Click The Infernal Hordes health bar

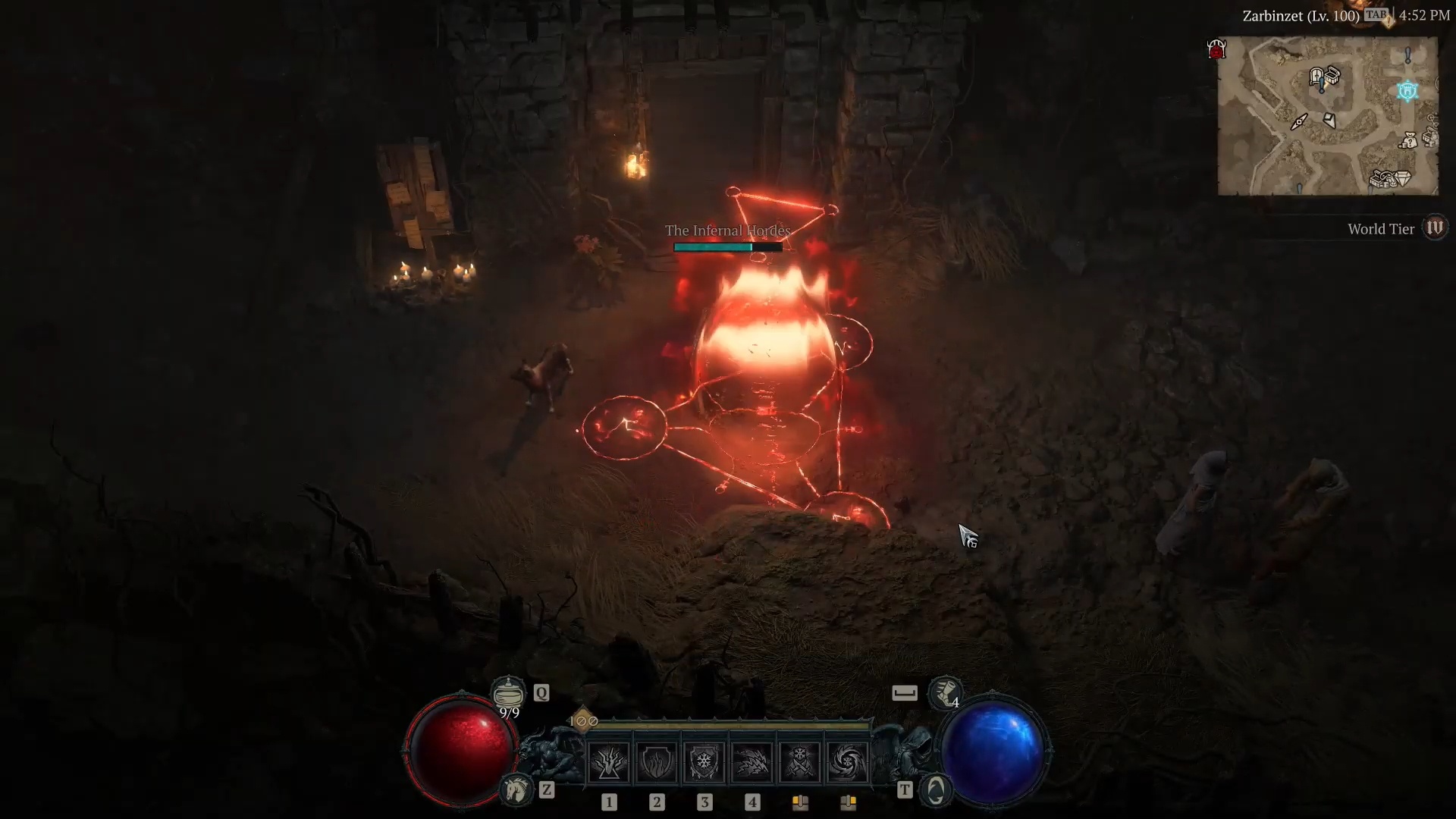pyautogui.click(x=728, y=247)
